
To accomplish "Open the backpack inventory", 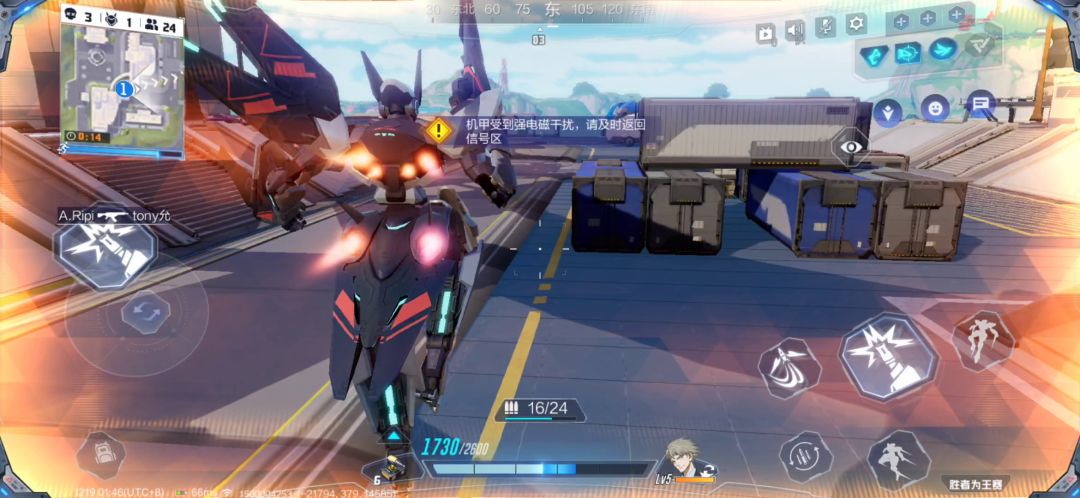I will [100, 455].
